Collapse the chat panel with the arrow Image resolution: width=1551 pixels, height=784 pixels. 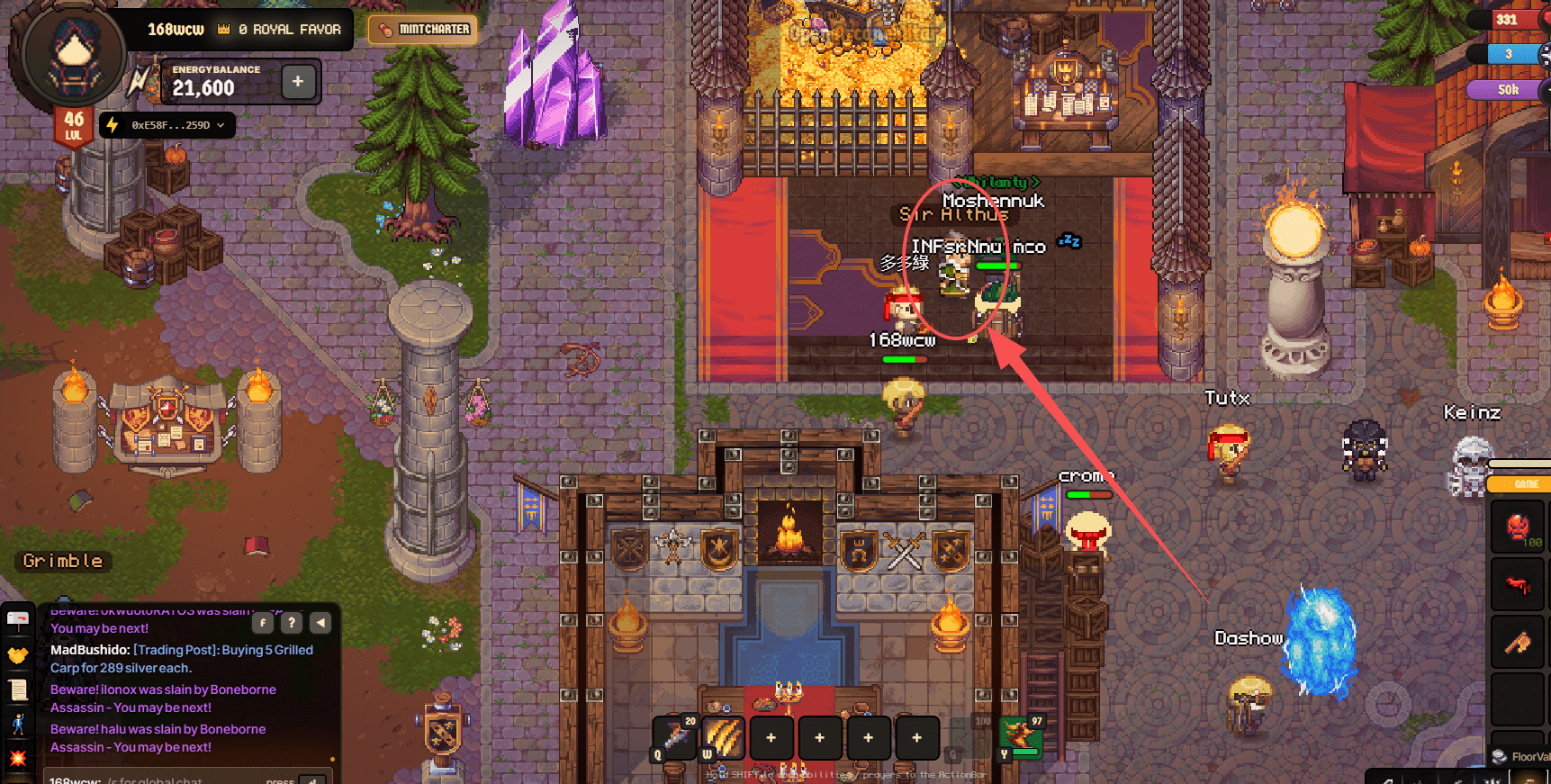point(320,622)
